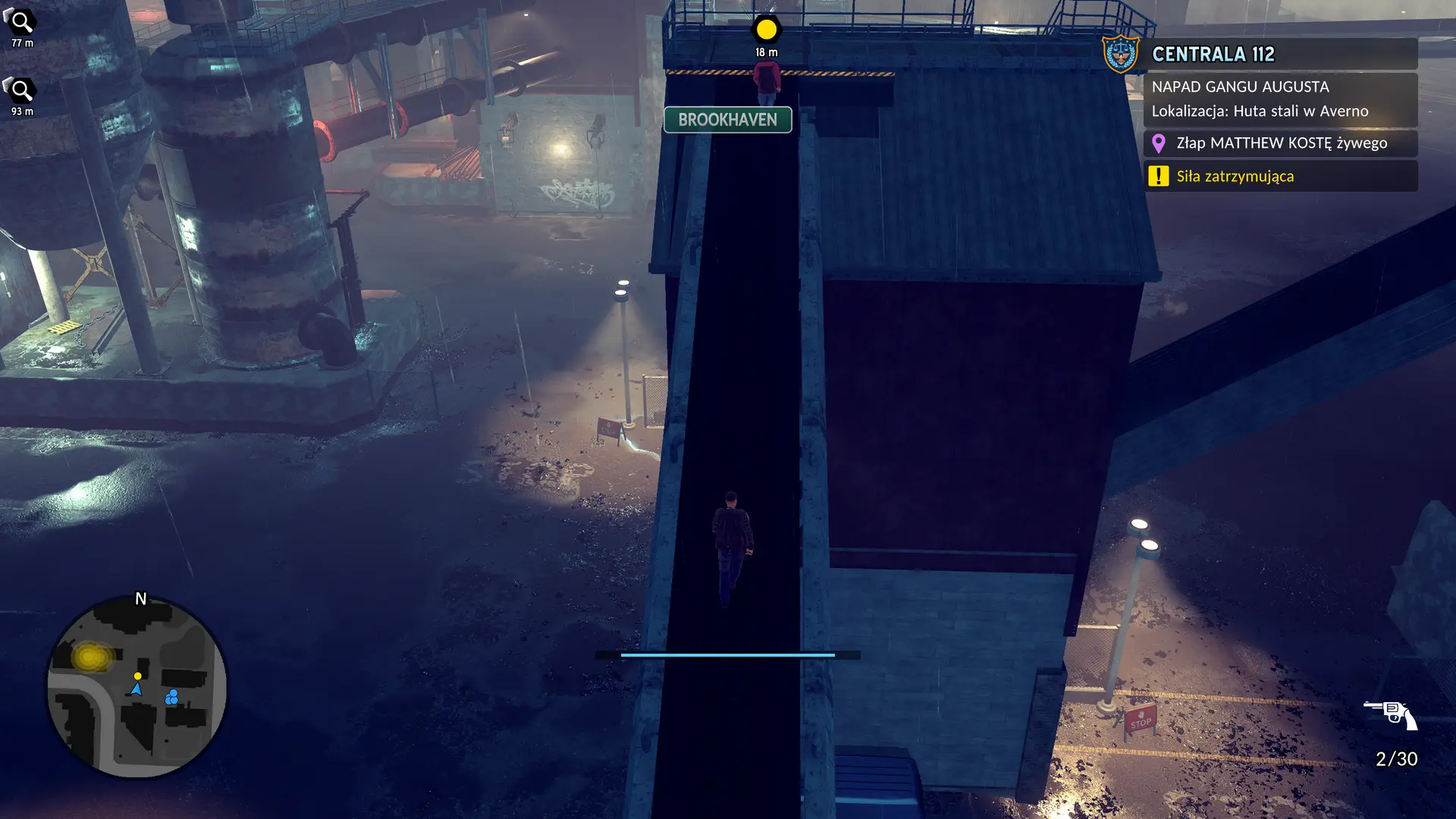This screenshot has width=1456, height=819.
Task: Select the revolver weapon icon
Action: pos(1391,714)
